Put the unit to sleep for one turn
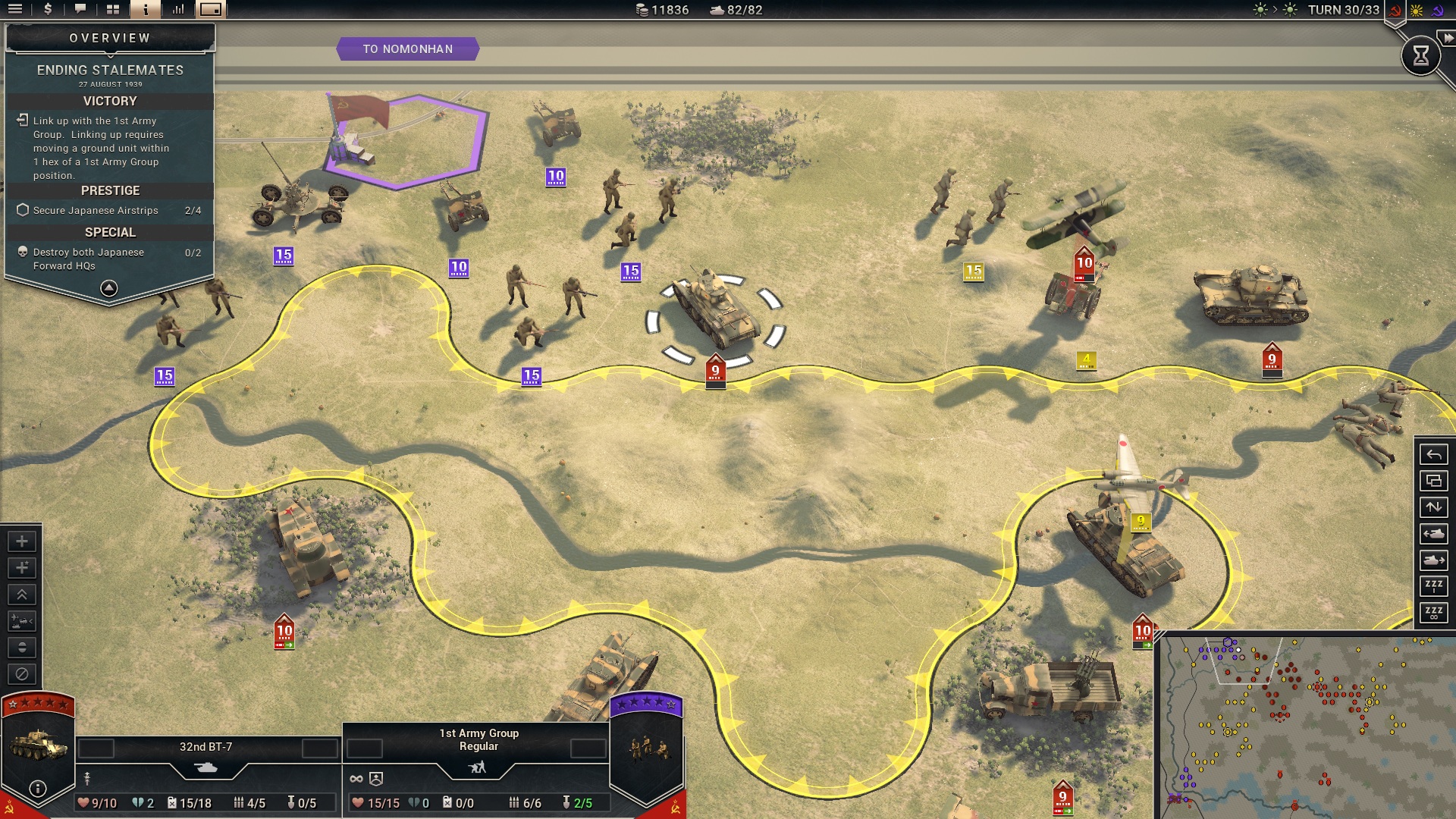 [1433, 586]
